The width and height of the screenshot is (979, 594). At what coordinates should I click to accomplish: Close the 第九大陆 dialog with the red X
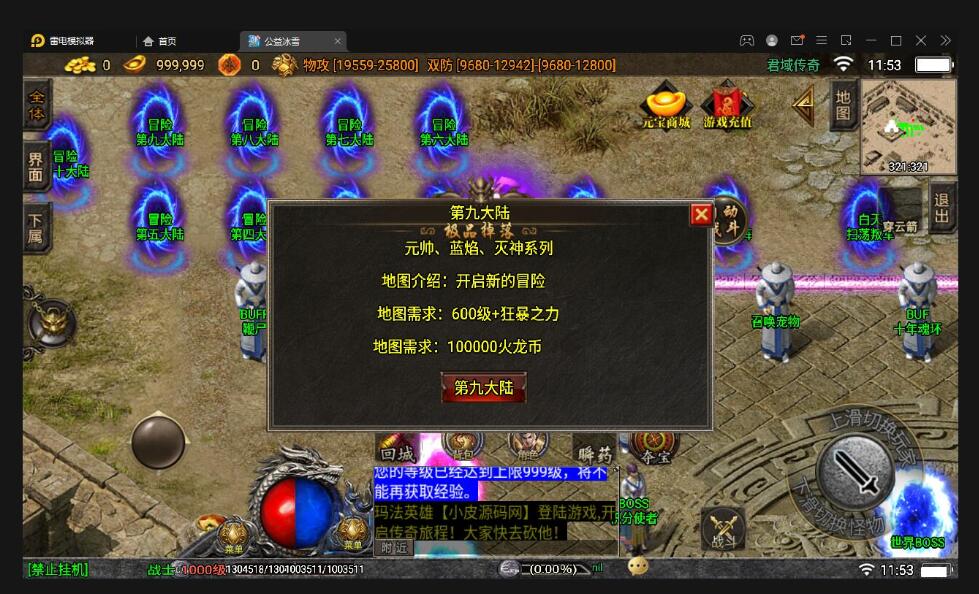click(701, 215)
